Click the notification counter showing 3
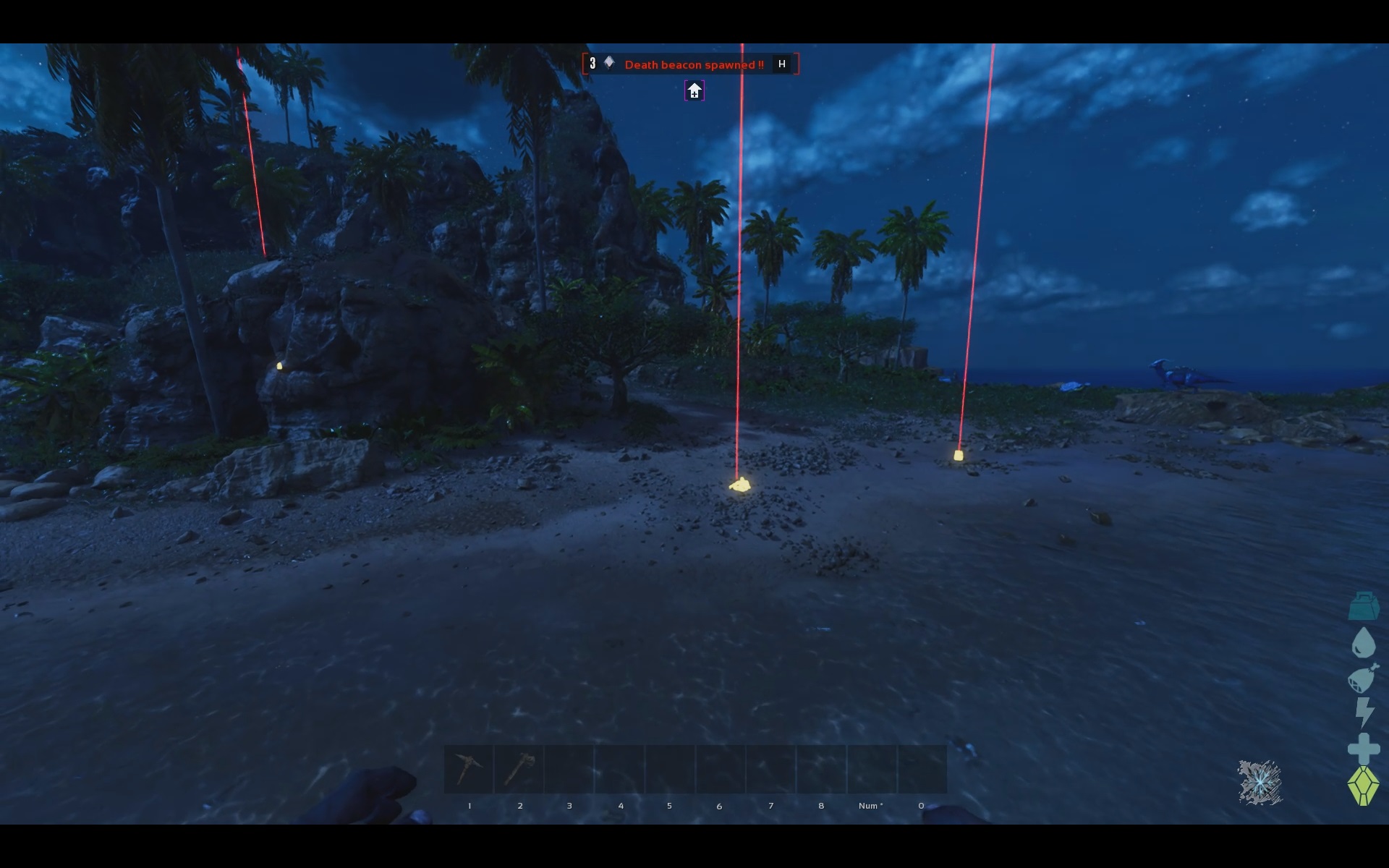The height and width of the screenshot is (868, 1389). (x=593, y=63)
